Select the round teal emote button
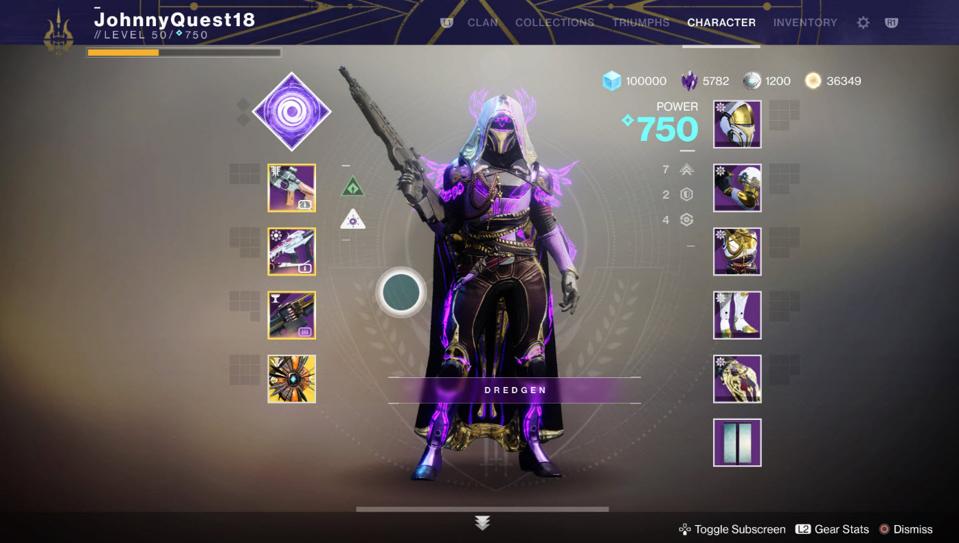The image size is (959, 543). (x=401, y=292)
